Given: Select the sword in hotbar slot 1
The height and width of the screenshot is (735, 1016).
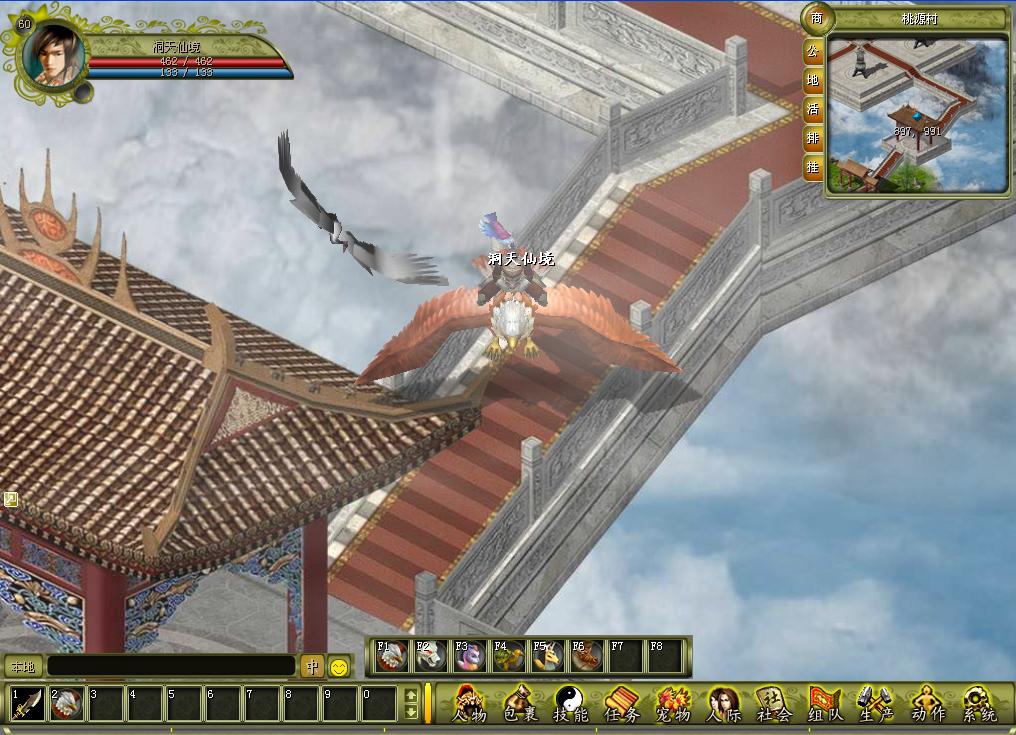Looking at the screenshot, I should [28, 703].
